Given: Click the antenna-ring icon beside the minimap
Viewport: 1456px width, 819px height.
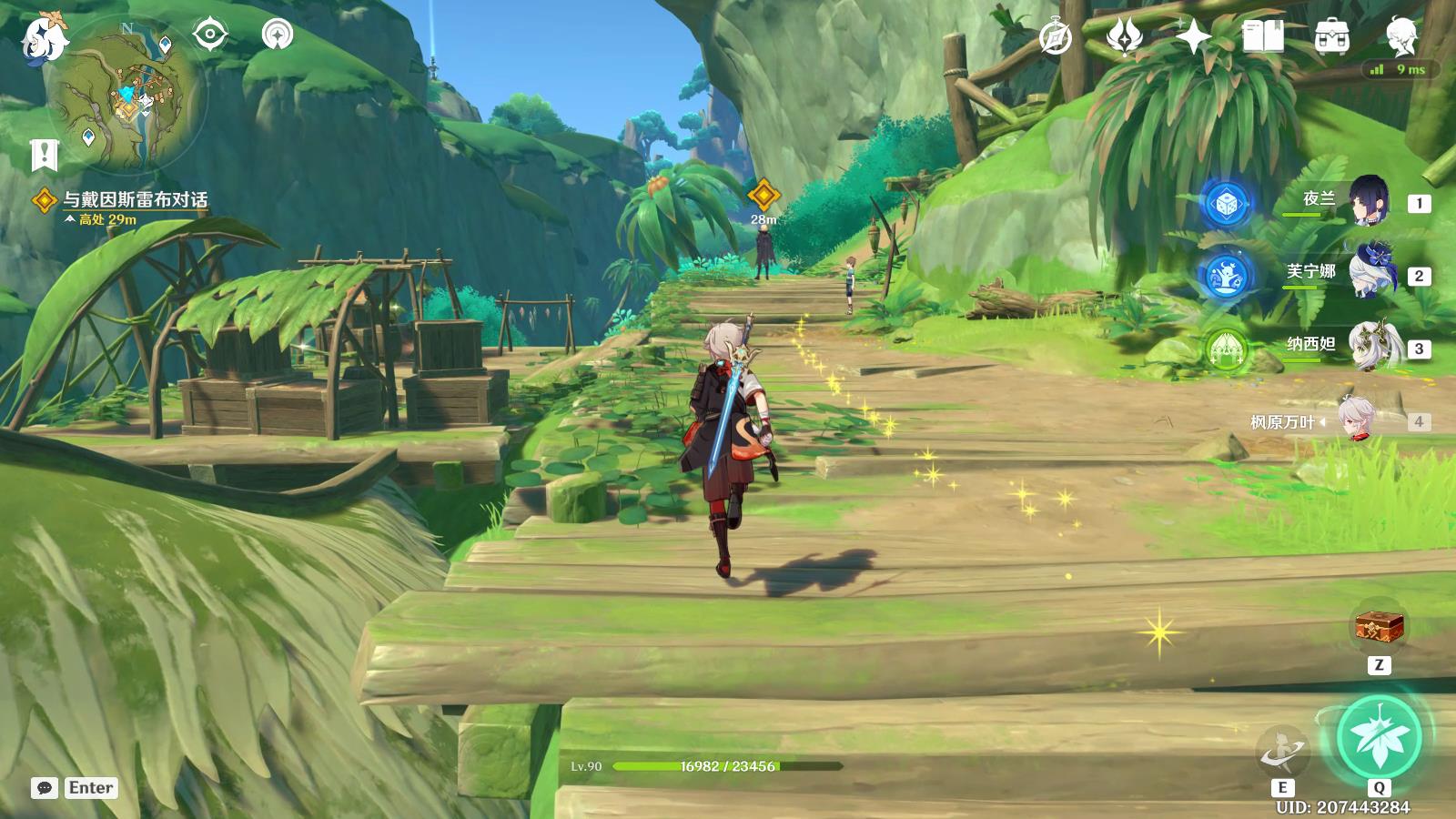Looking at the screenshot, I should [x=278, y=35].
